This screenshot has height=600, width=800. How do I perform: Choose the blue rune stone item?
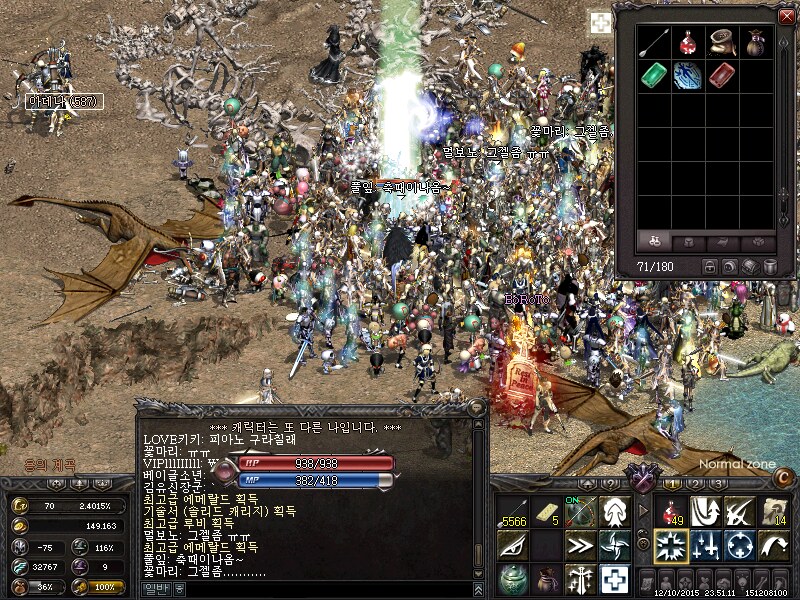click(x=688, y=75)
